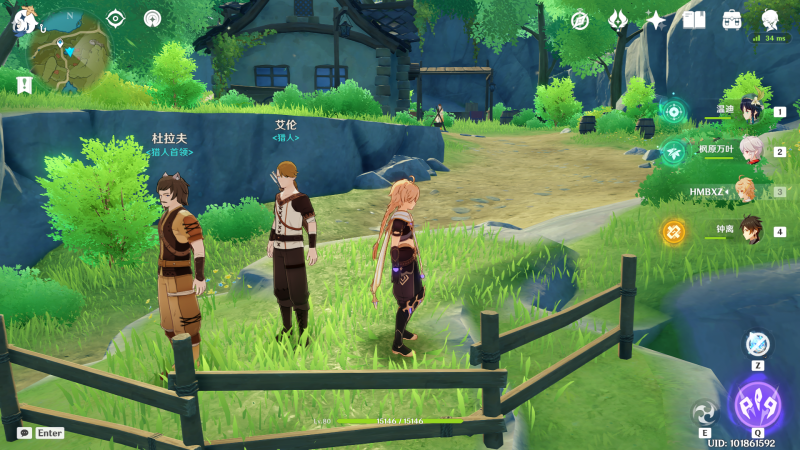Open the chat box speech bubble
The height and width of the screenshot is (450, 800).
click(24, 433)
